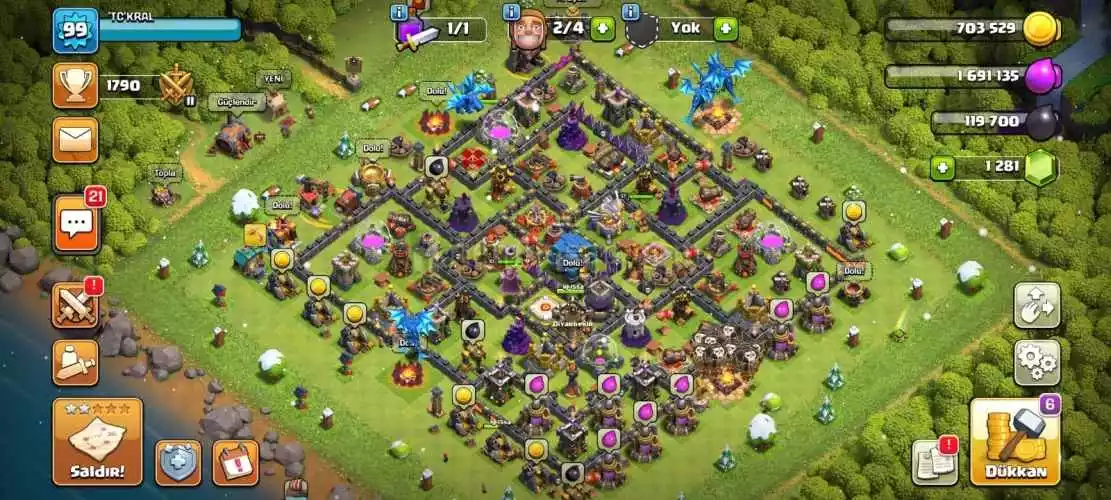The image size is (1111, 500).
Task: Open the Dükkan shop
Action: coord(1015,442)
